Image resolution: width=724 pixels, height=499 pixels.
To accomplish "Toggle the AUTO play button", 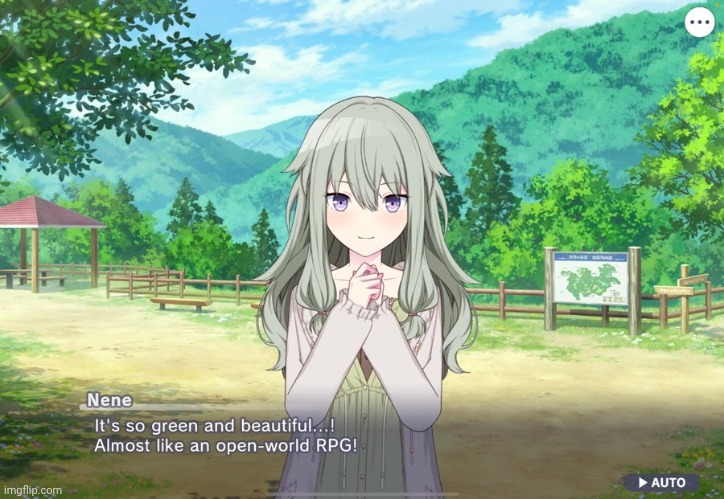I will point(661,482).
